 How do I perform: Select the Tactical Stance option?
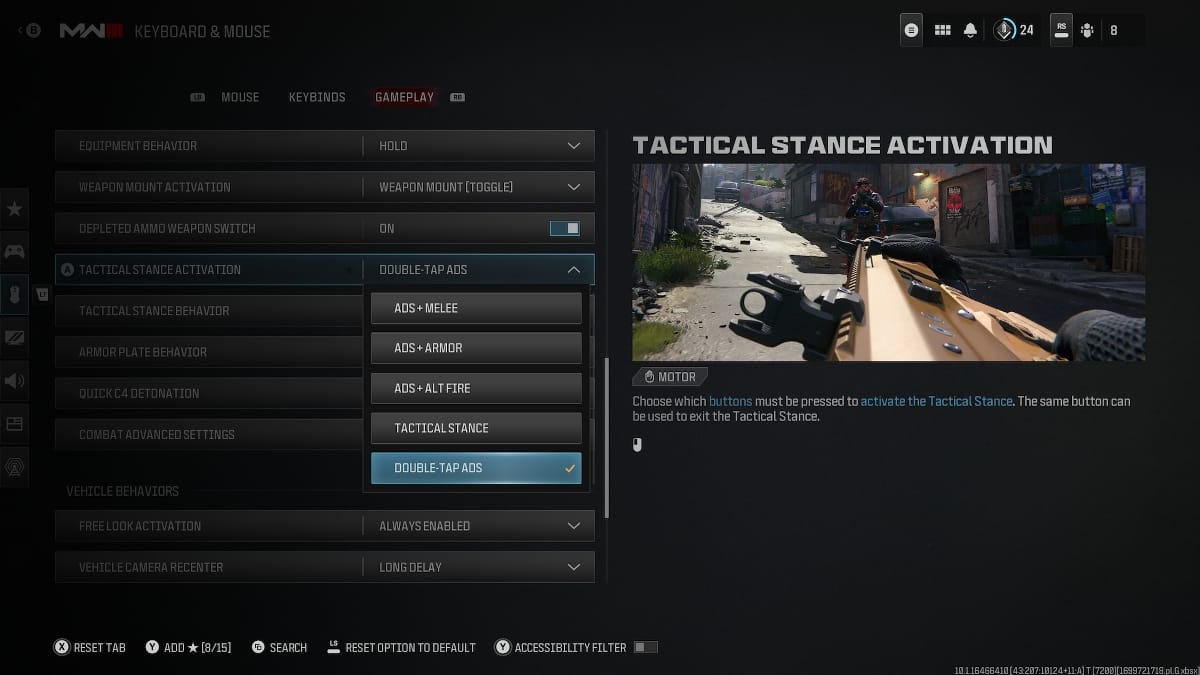pyautogui.click(x=476, y=428)
